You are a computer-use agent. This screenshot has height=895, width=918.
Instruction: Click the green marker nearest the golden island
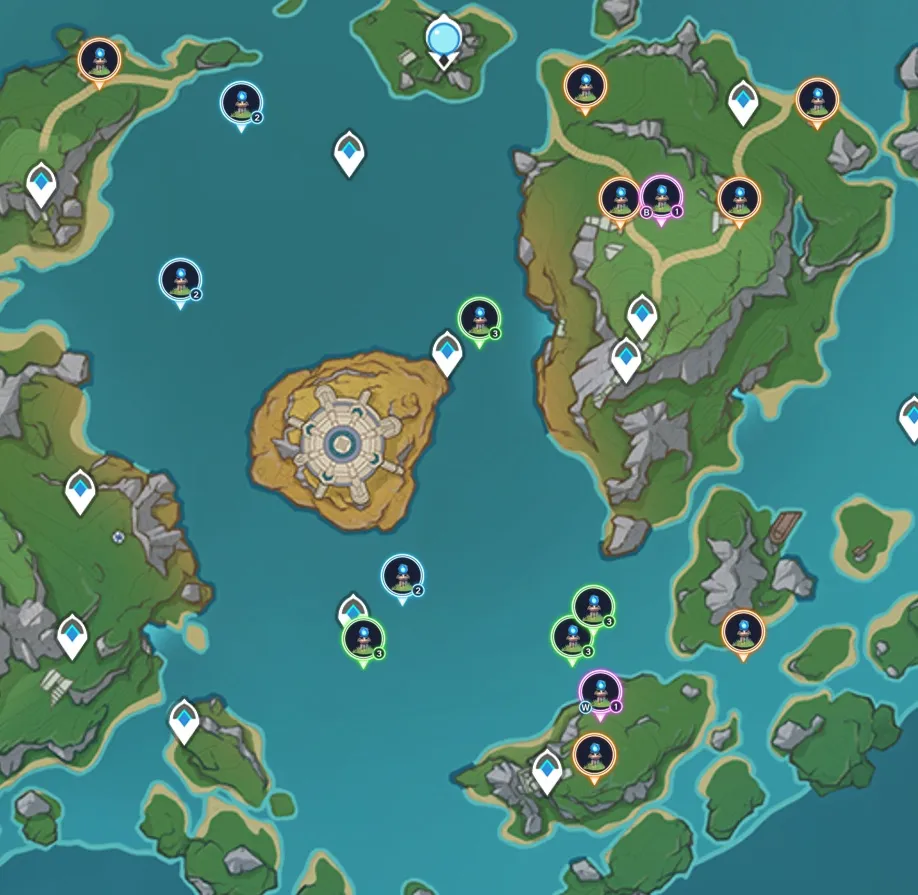(479, 319)
